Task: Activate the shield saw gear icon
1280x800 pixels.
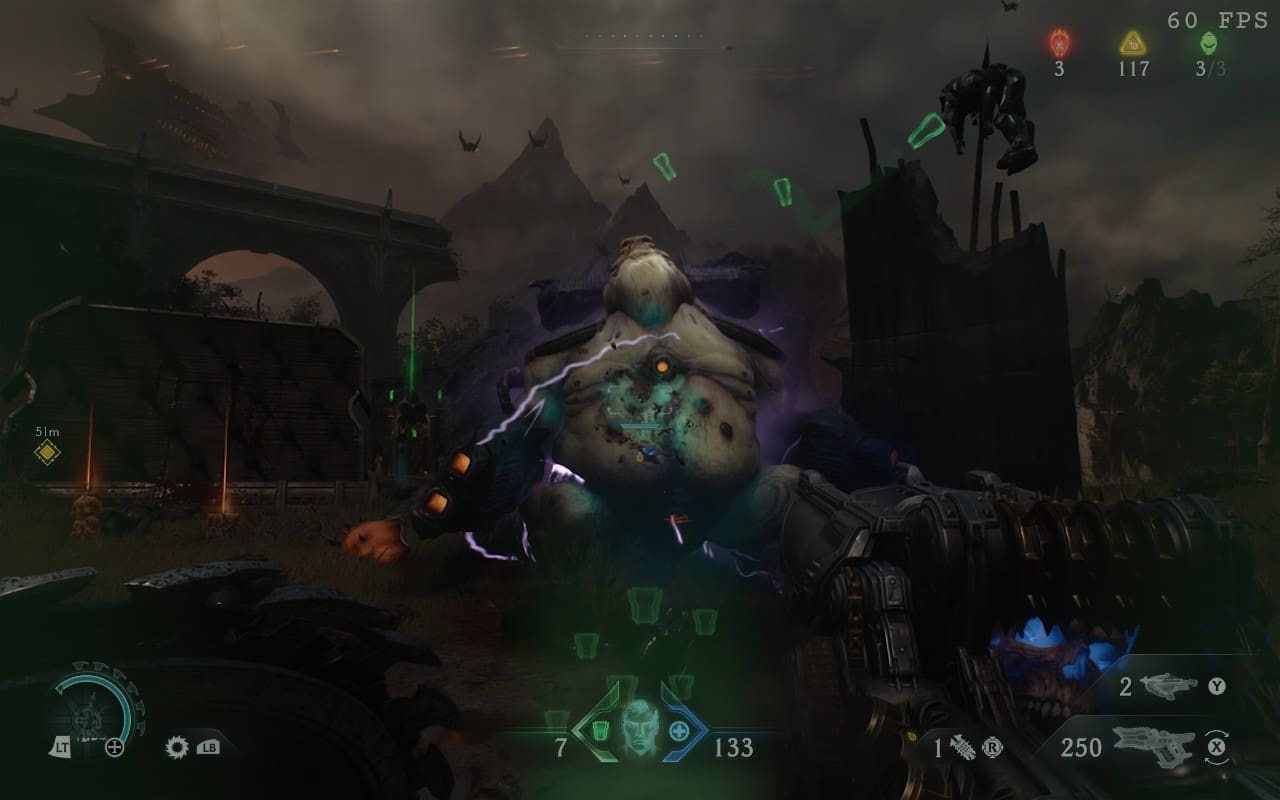Action: point(179,746)
